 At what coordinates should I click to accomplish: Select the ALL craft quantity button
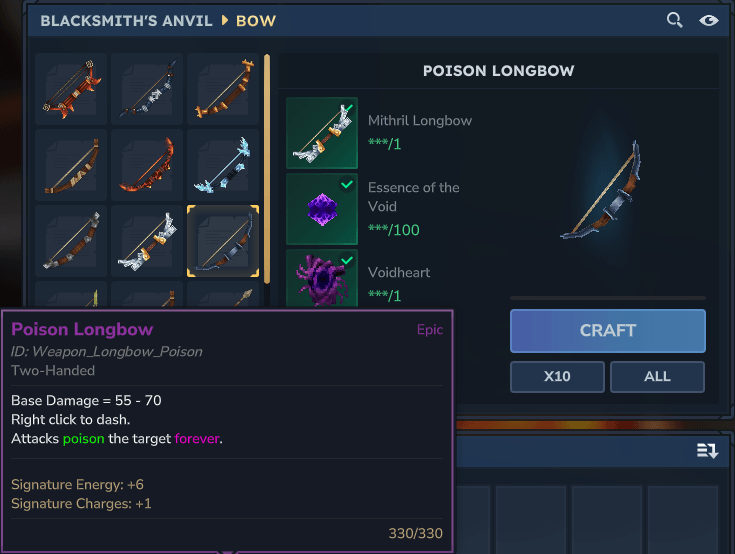[657, 377]
